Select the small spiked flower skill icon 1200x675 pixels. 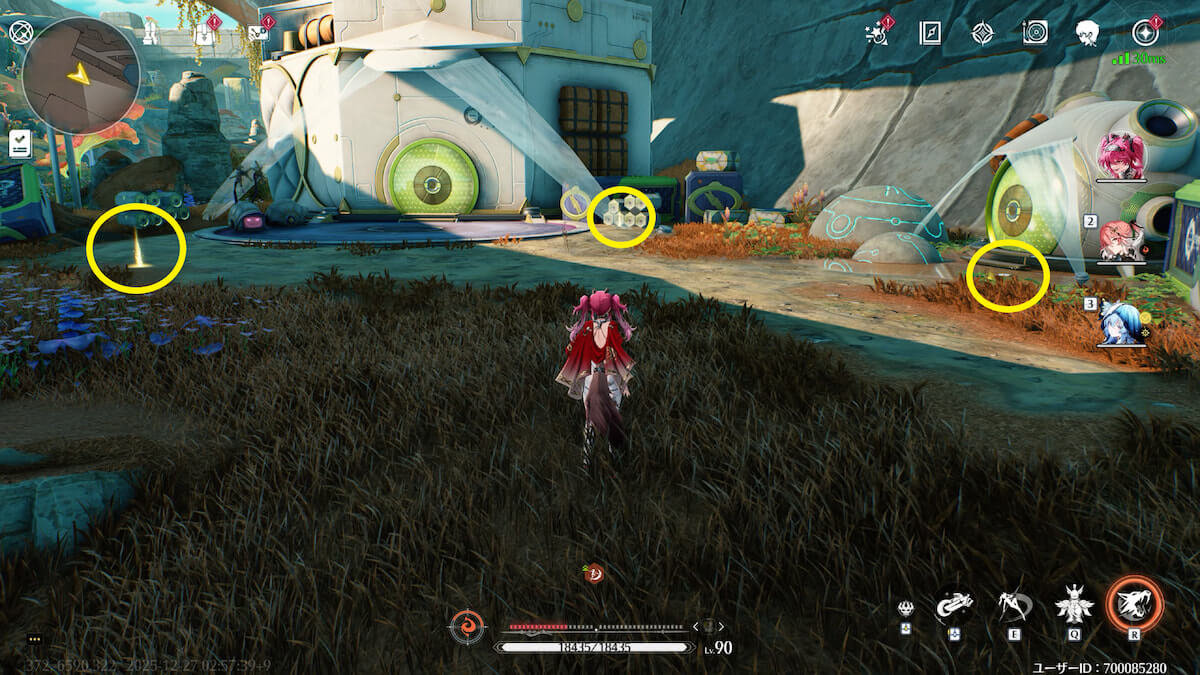[x=905, y=608]
